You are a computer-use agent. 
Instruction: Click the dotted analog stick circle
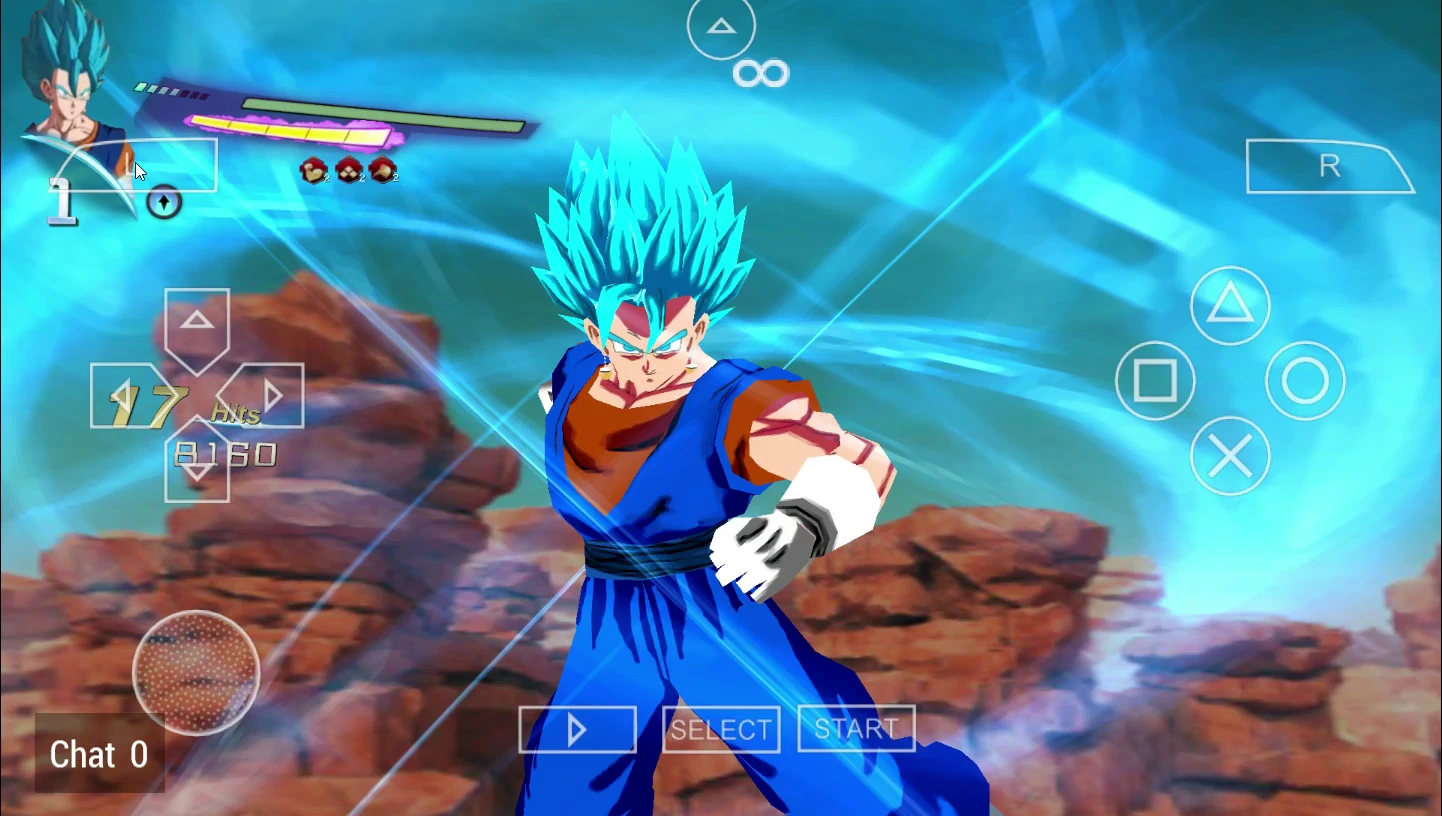[196, 672]
